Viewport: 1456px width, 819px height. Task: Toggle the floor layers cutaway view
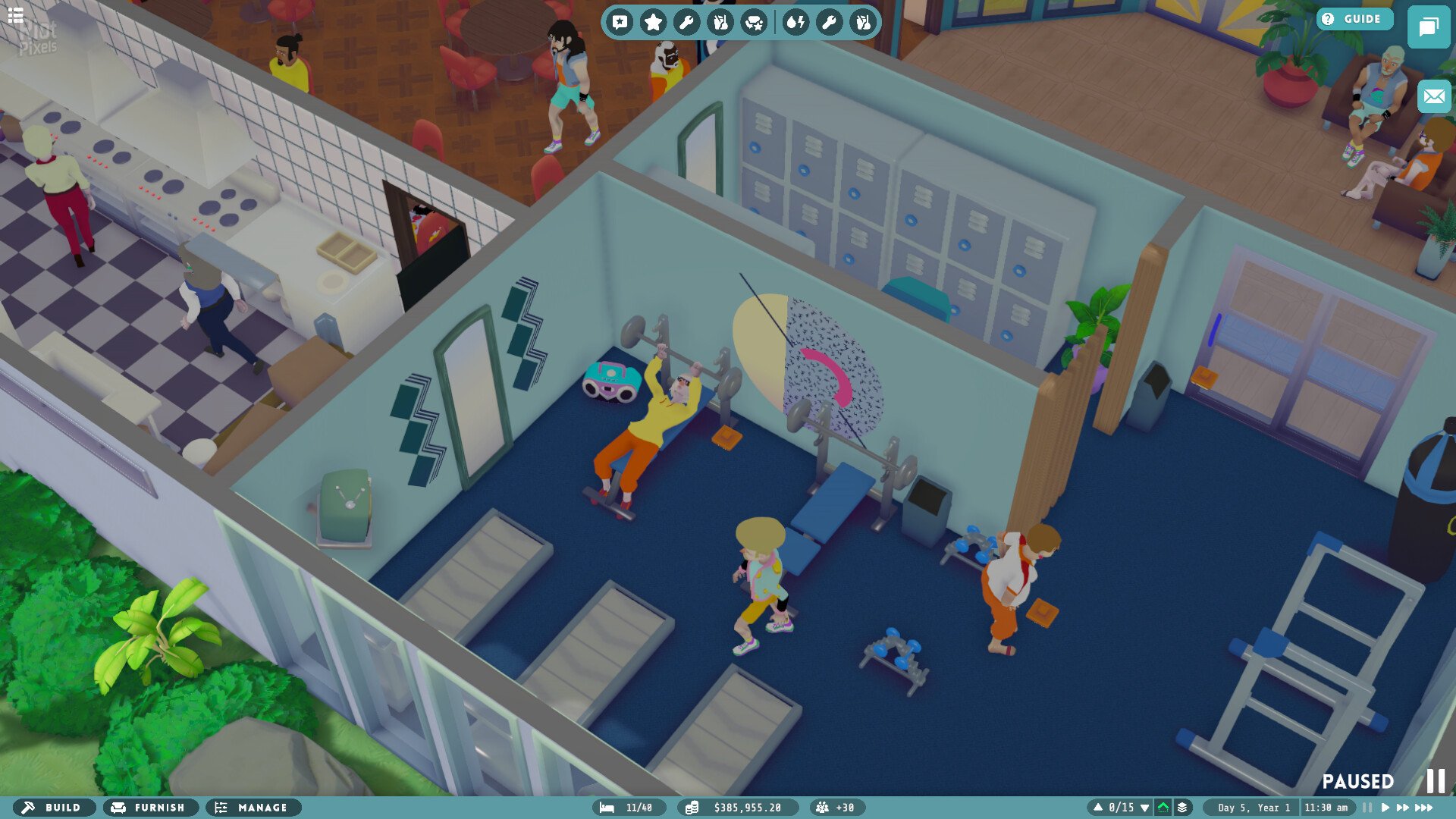[1181, 808]
